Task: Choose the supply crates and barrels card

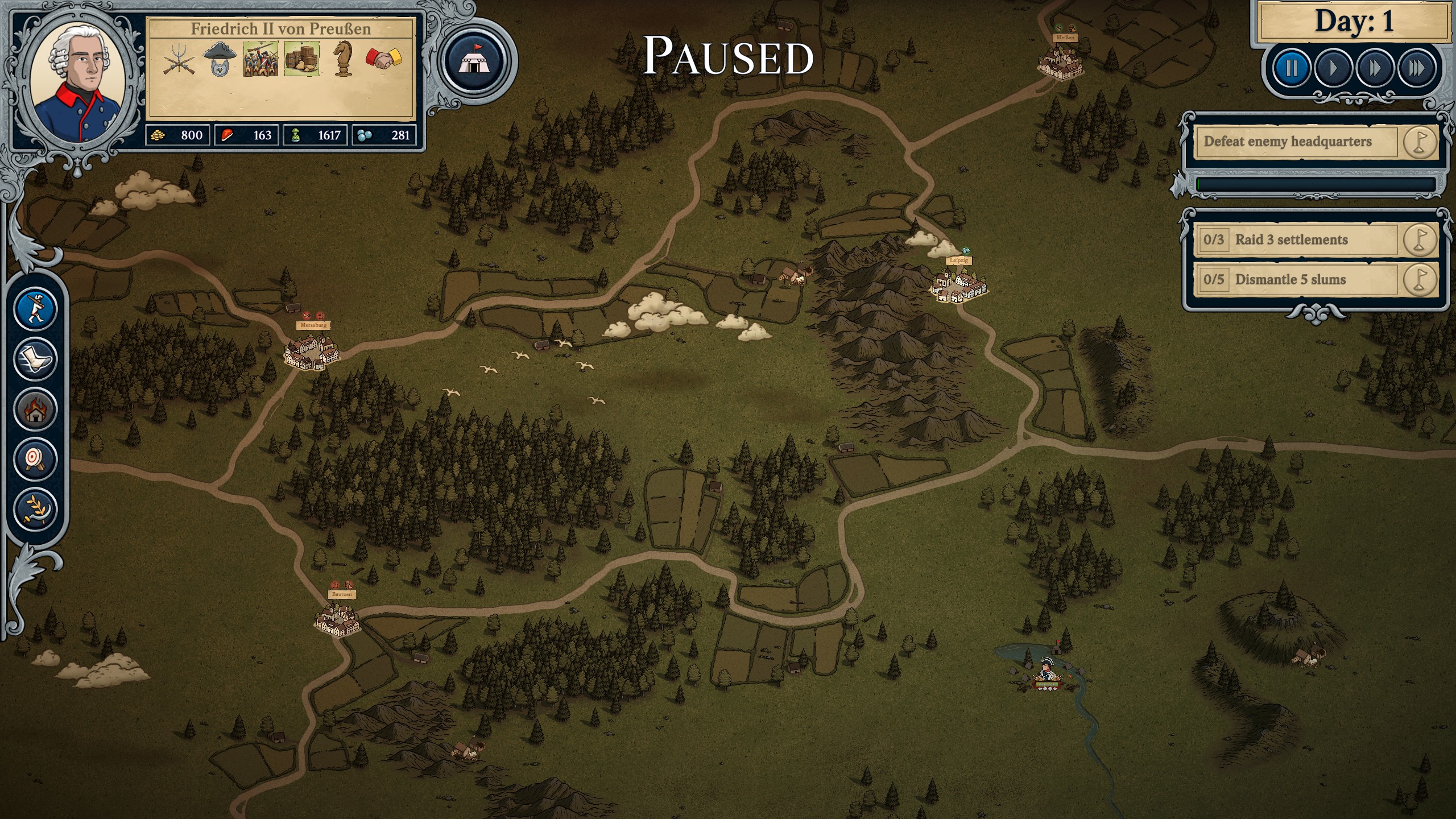Action: pos(301,59)
